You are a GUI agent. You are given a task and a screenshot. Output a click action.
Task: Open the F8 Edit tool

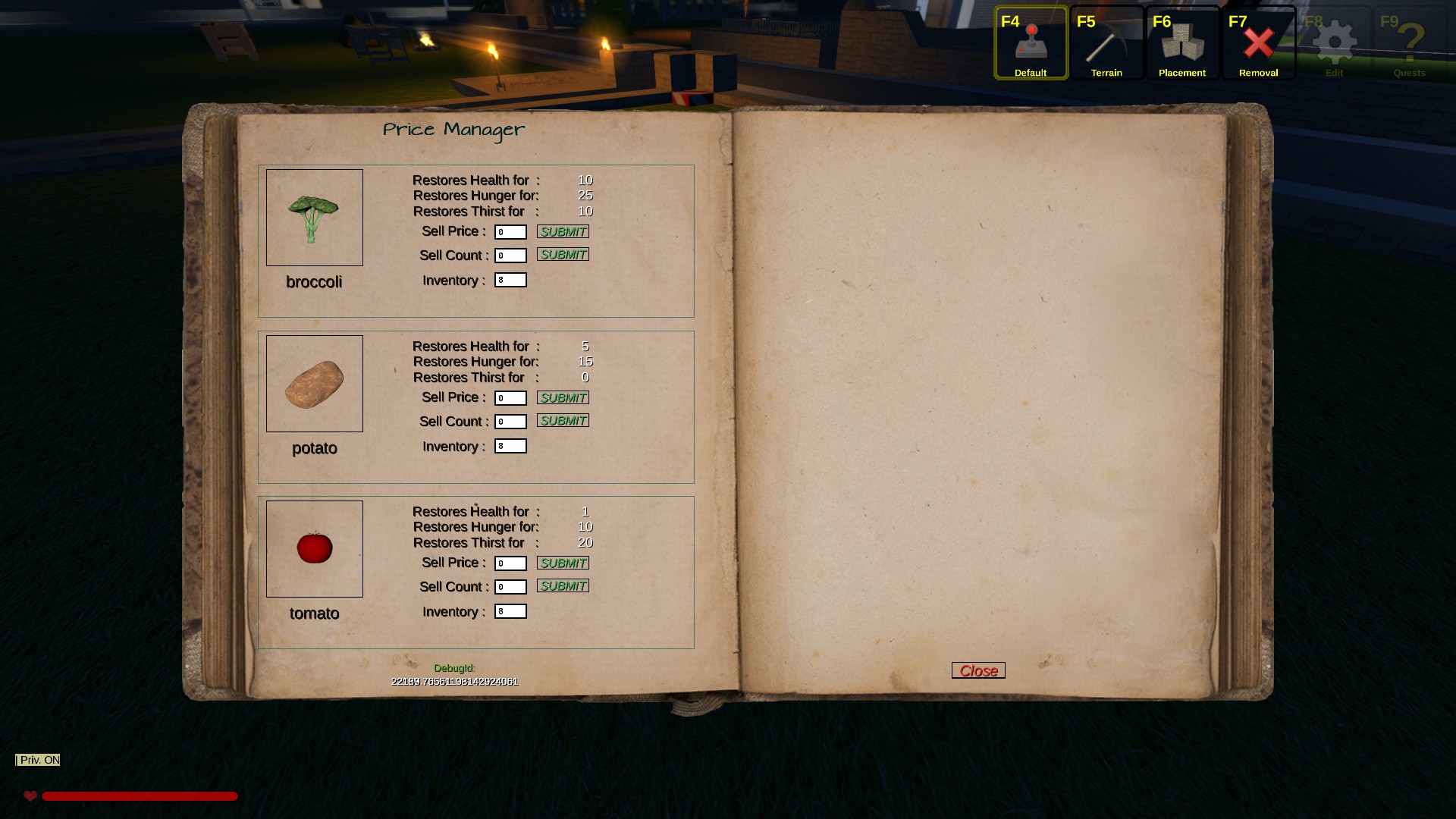1334,43
